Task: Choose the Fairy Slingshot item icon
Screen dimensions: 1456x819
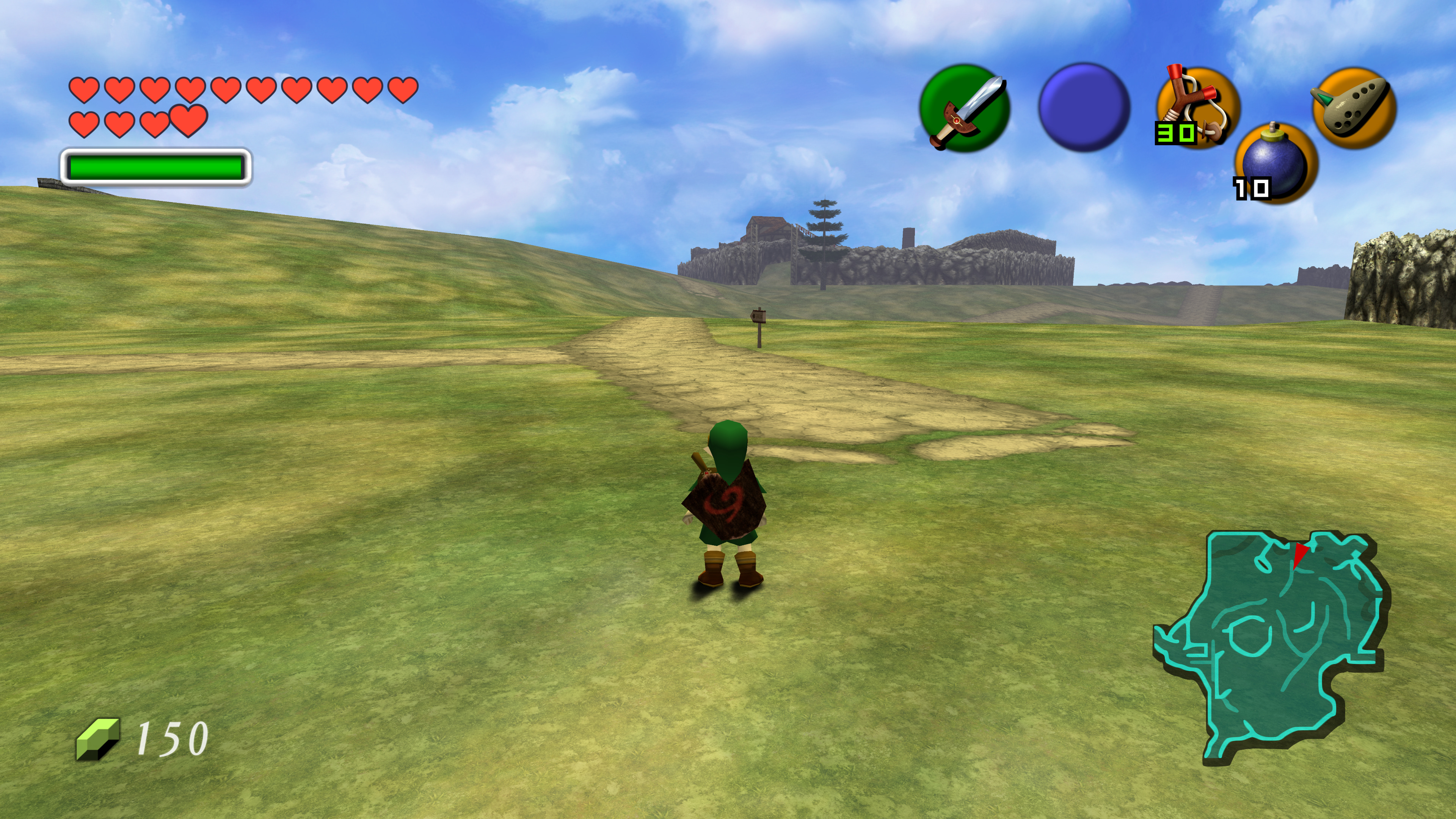Action: pos(1198,107)
